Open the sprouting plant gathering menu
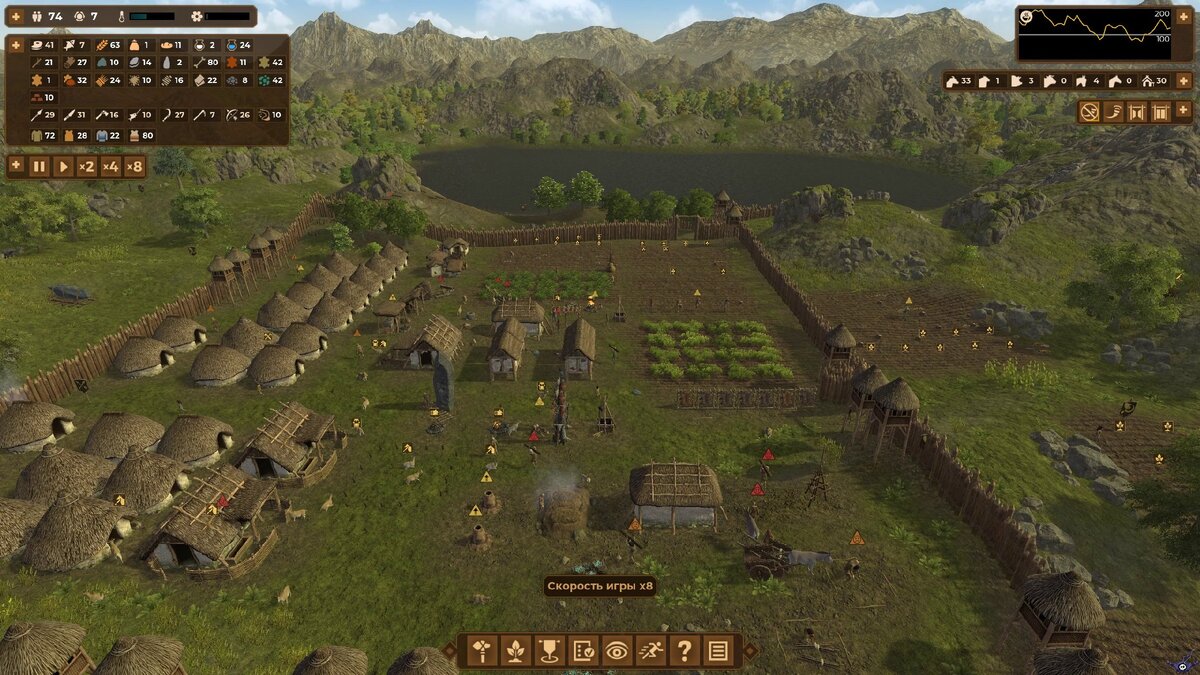1200x675 pixels. (x=516, y=651)
